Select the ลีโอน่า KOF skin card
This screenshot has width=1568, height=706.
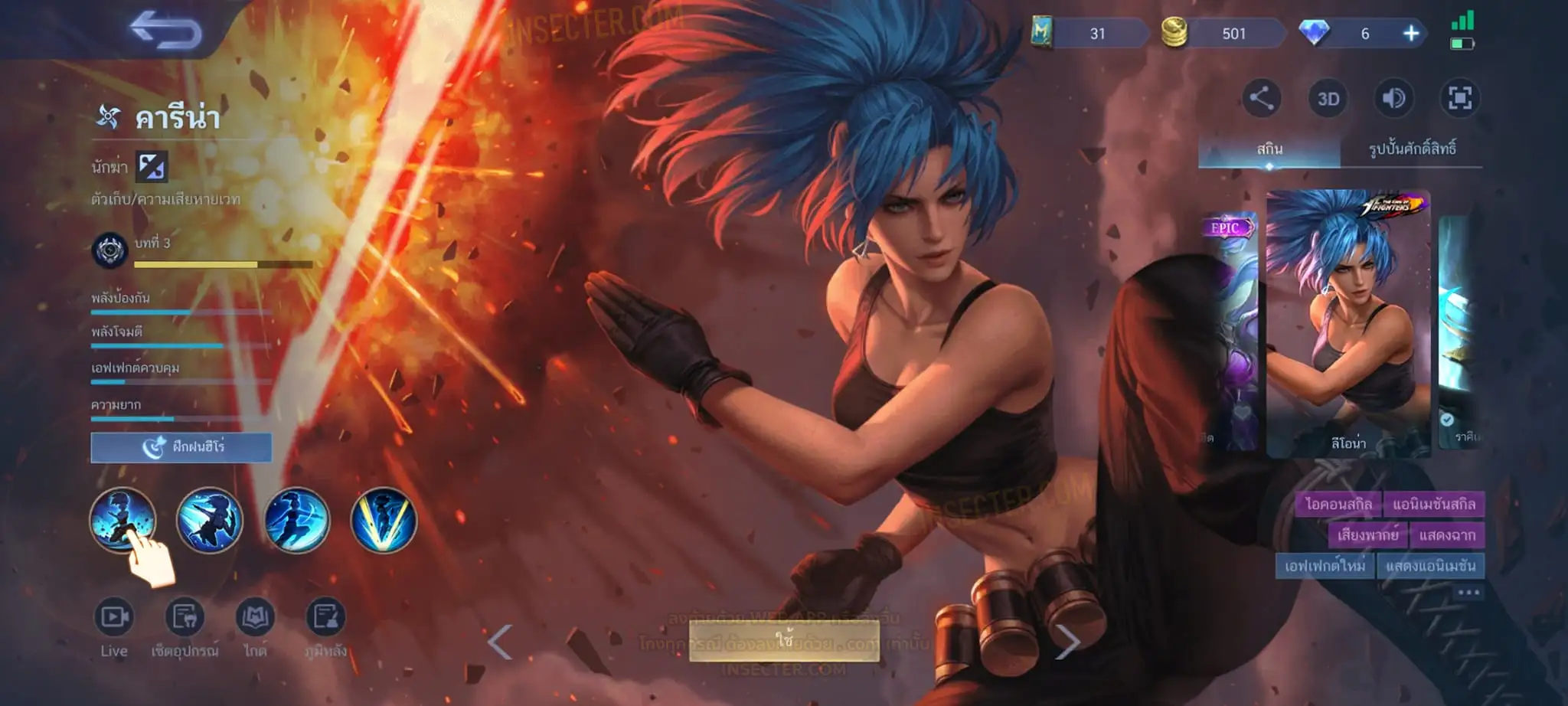coord(1347,323)
